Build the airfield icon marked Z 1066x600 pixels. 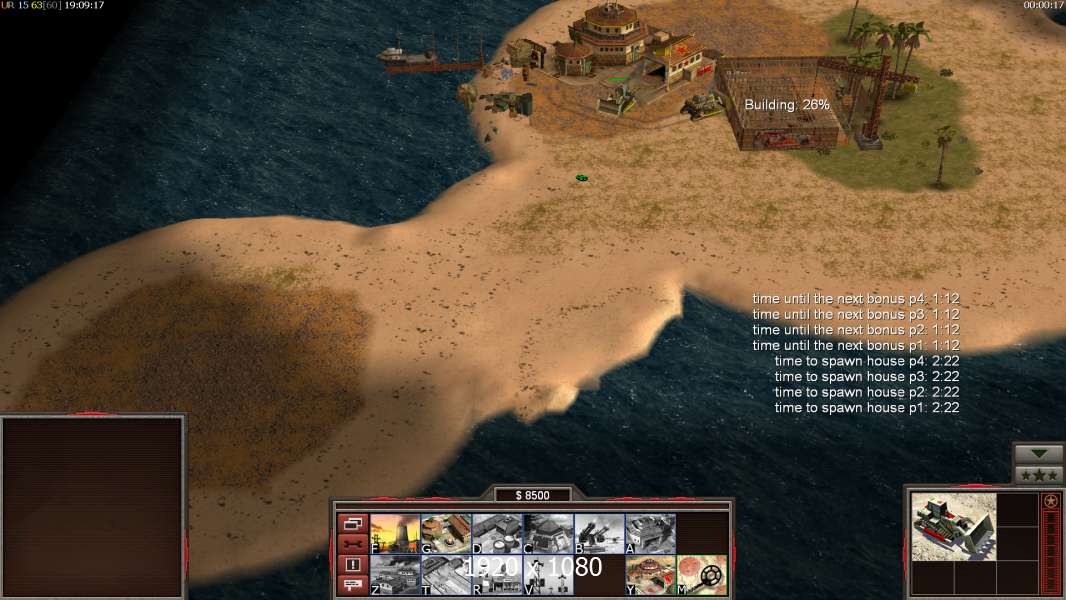tap(395, 575)
